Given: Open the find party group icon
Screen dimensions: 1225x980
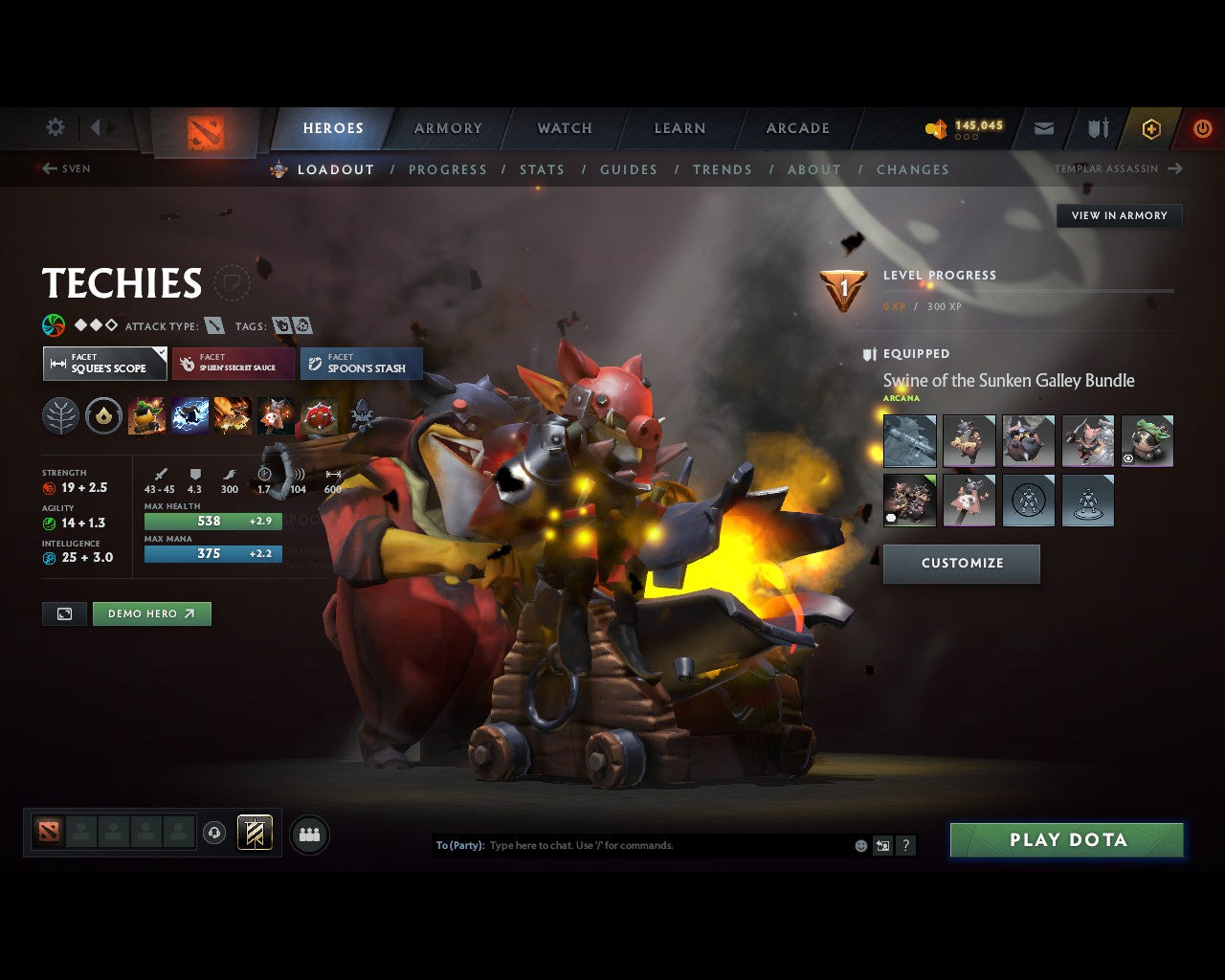Looking at the screenshot, I should 309,835.
